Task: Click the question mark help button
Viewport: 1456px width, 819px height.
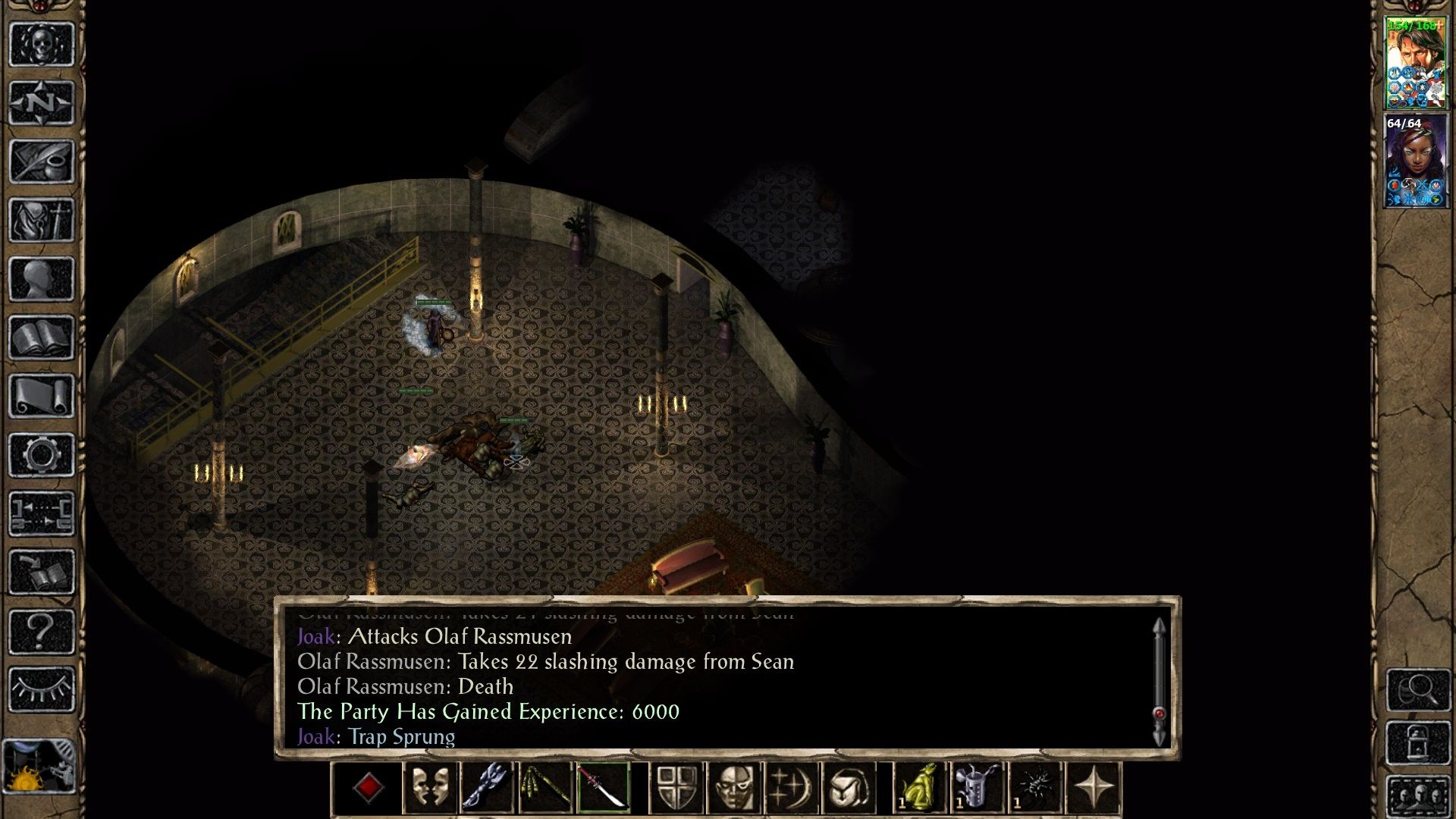Action: tap(42, 631)
